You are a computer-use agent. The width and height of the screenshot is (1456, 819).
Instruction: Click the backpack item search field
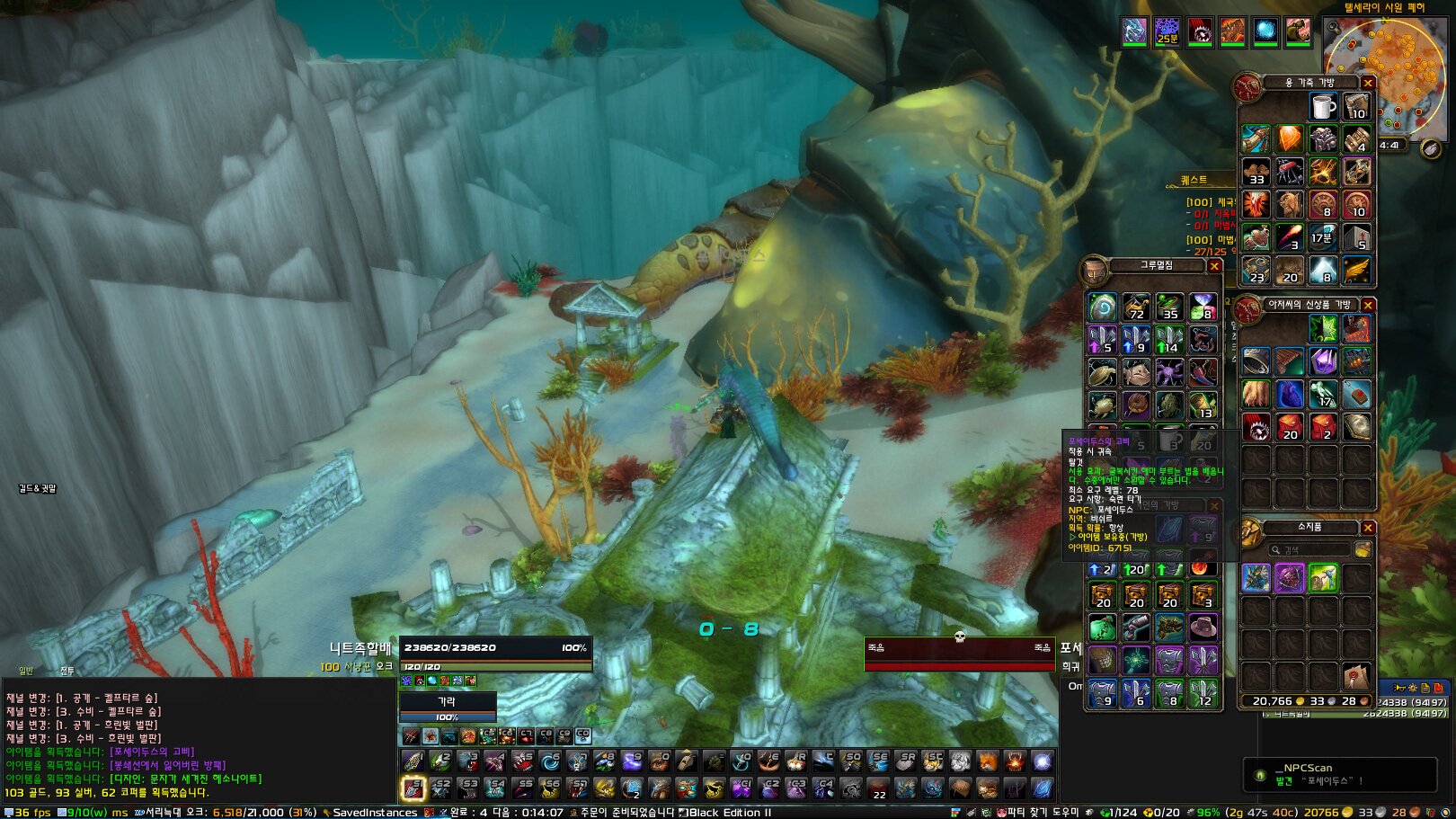(x=1312, y=549)
